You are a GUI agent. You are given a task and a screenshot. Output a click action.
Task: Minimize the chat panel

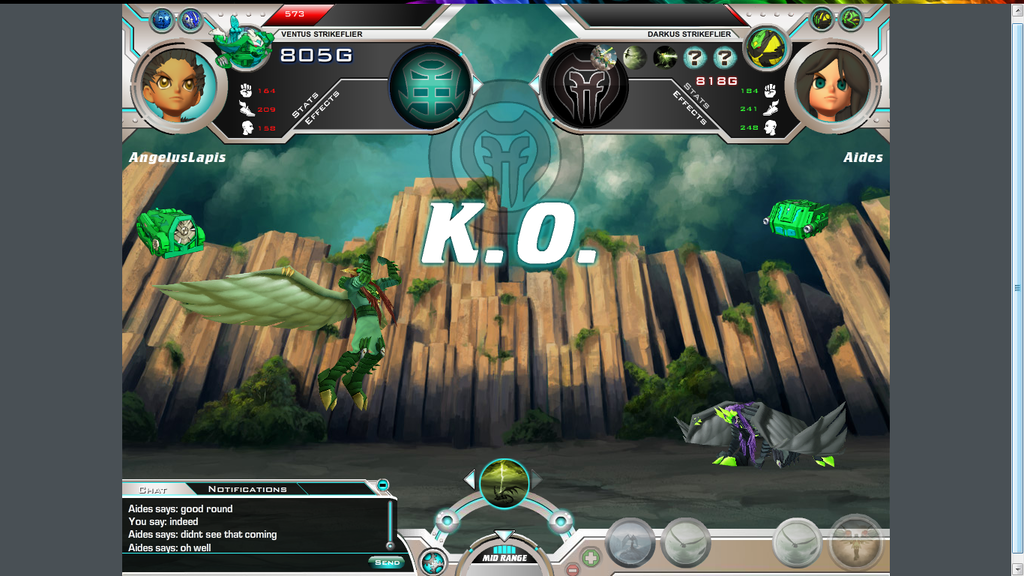pos(382,485)
